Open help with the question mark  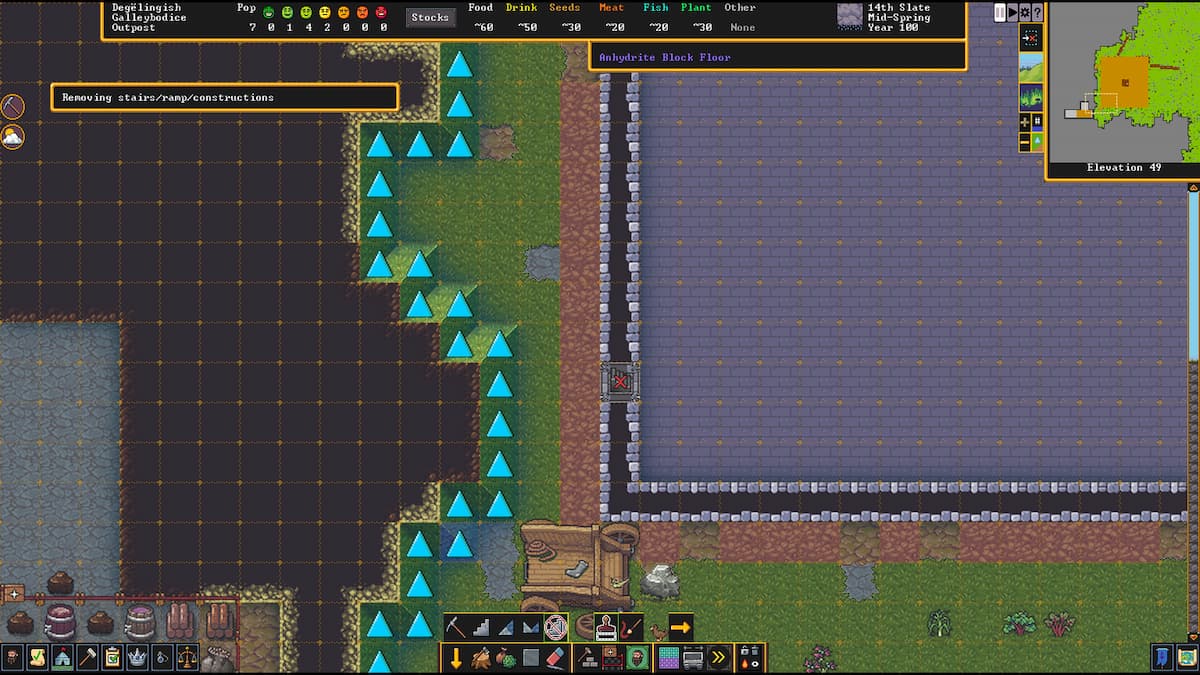point(1037,12)
